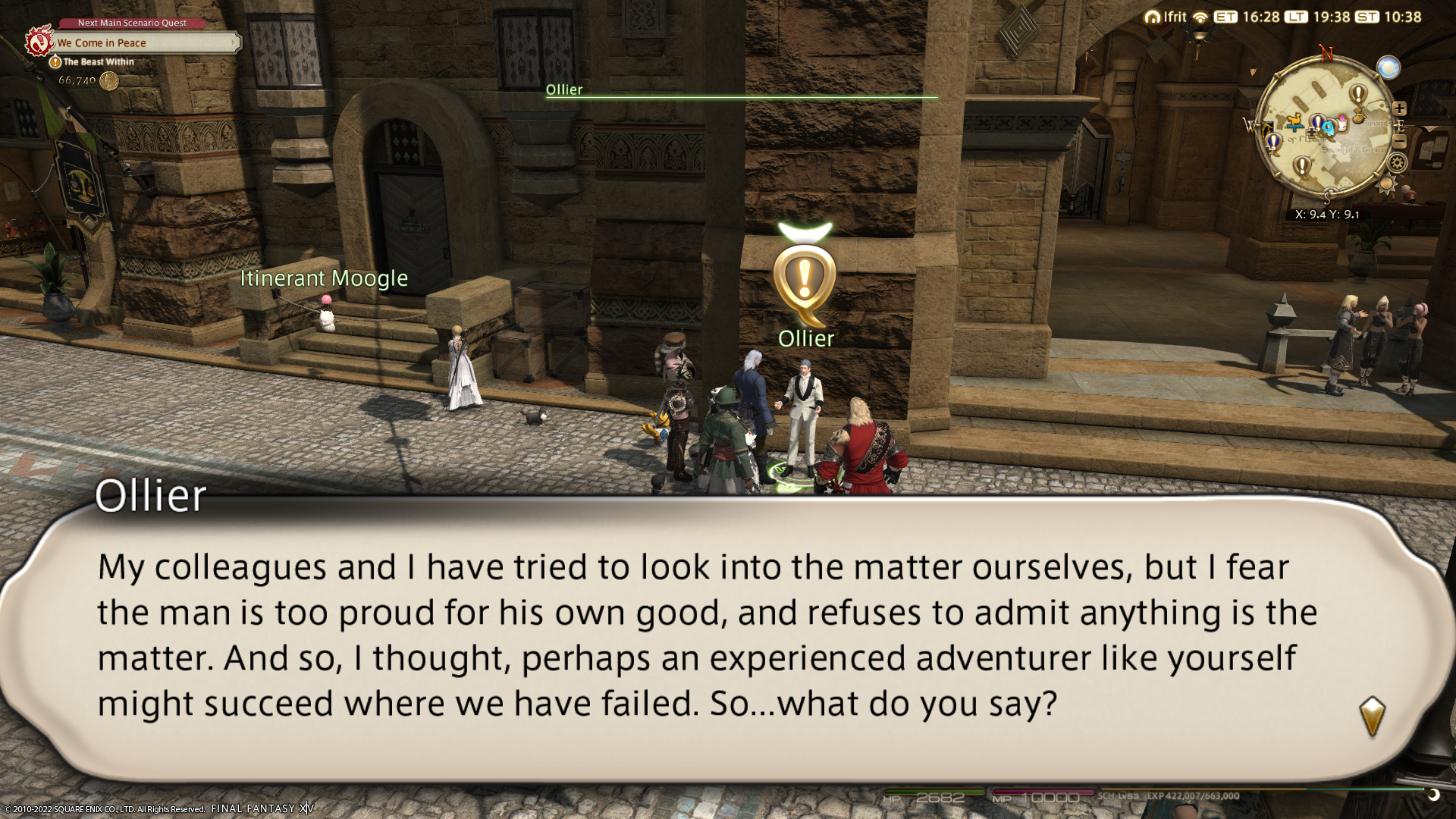Click the gold sack marker on minimap
The image size is (1456, 819).
pyautogui.click(x=1359, y=117)
